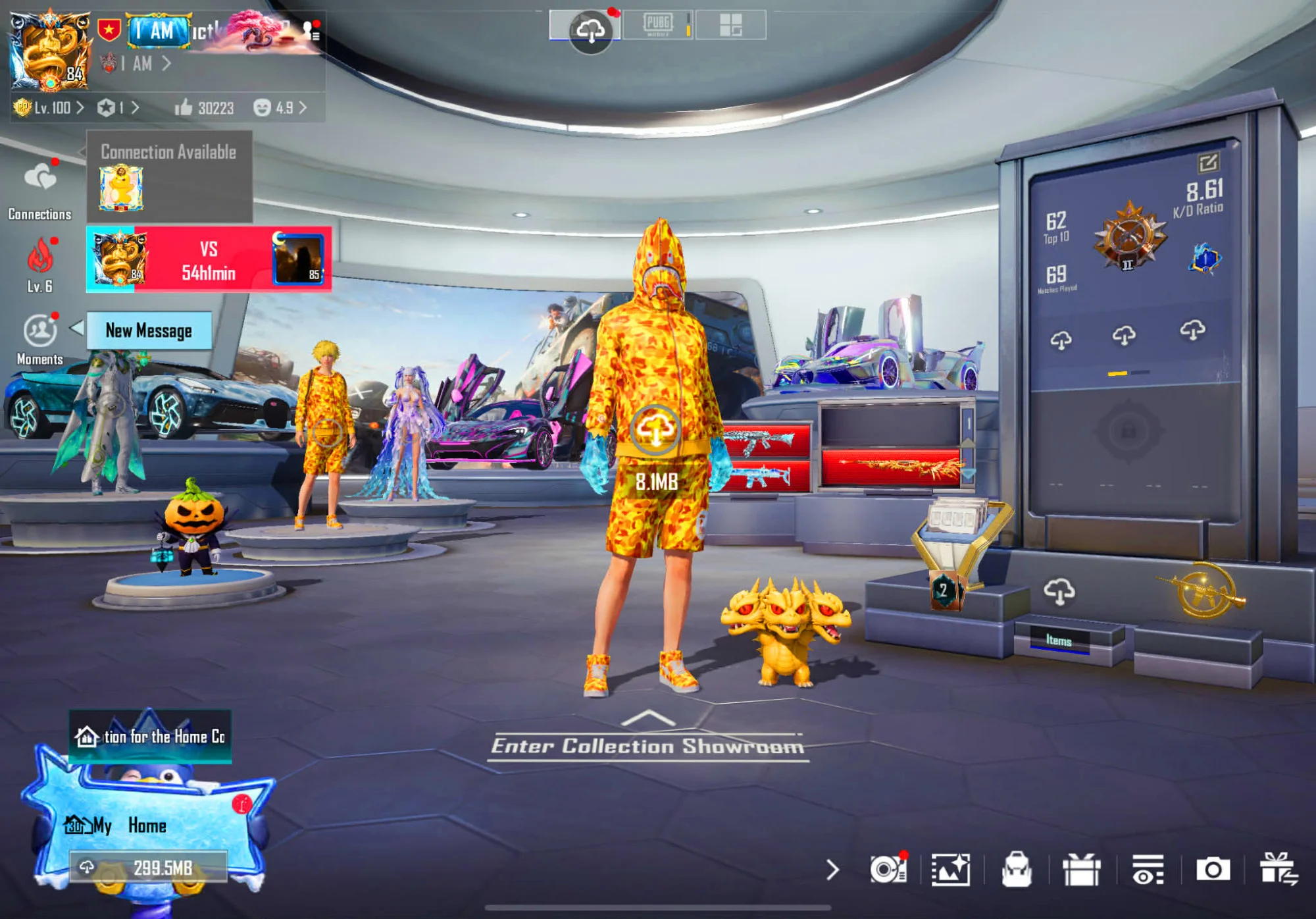The width and height of the screenshot is (1316, 919).
Task: View the 30223 likes count
Action: (205, 108)
